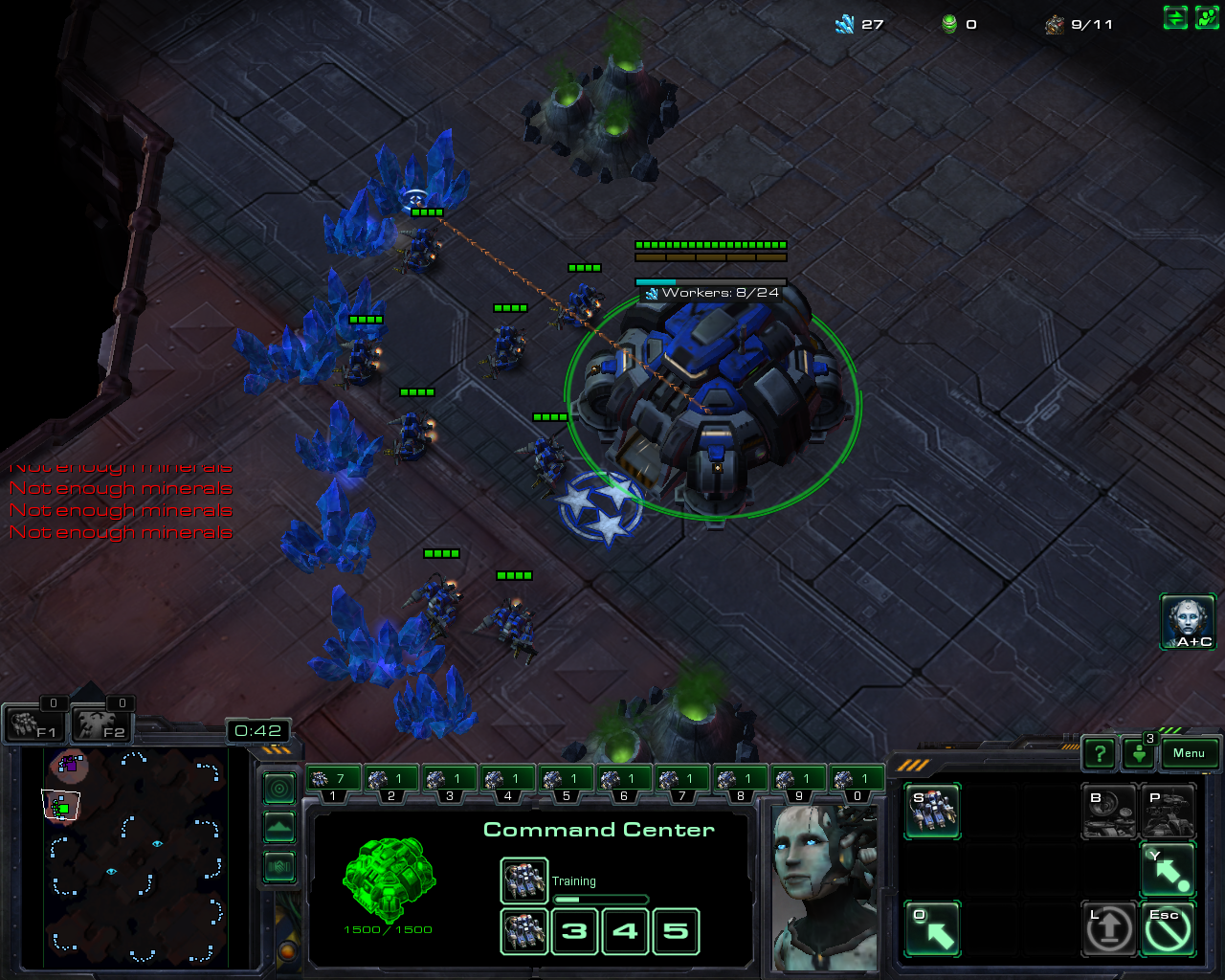Select the Orbital Command upgrade icon
The width and height of the screenshot is (1225, 980).
point(1109,810)
